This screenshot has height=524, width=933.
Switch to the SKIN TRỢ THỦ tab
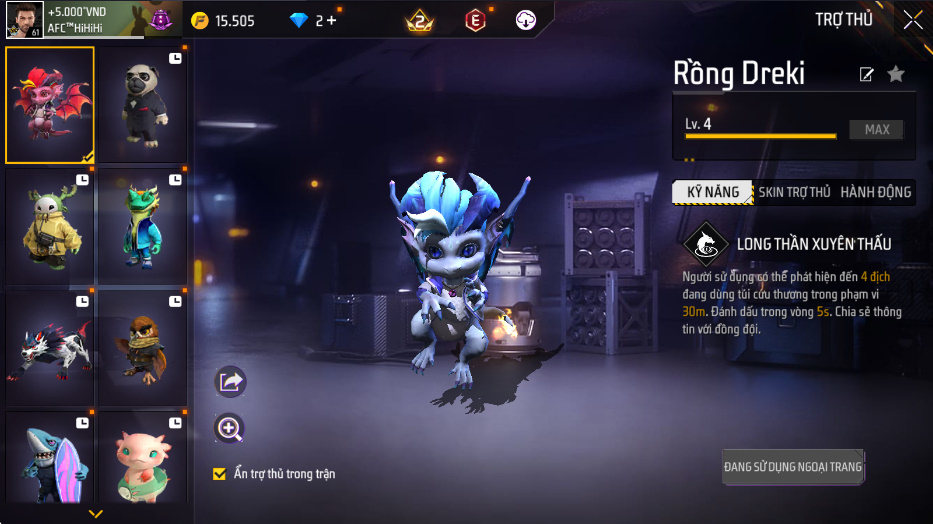[794, 192]
